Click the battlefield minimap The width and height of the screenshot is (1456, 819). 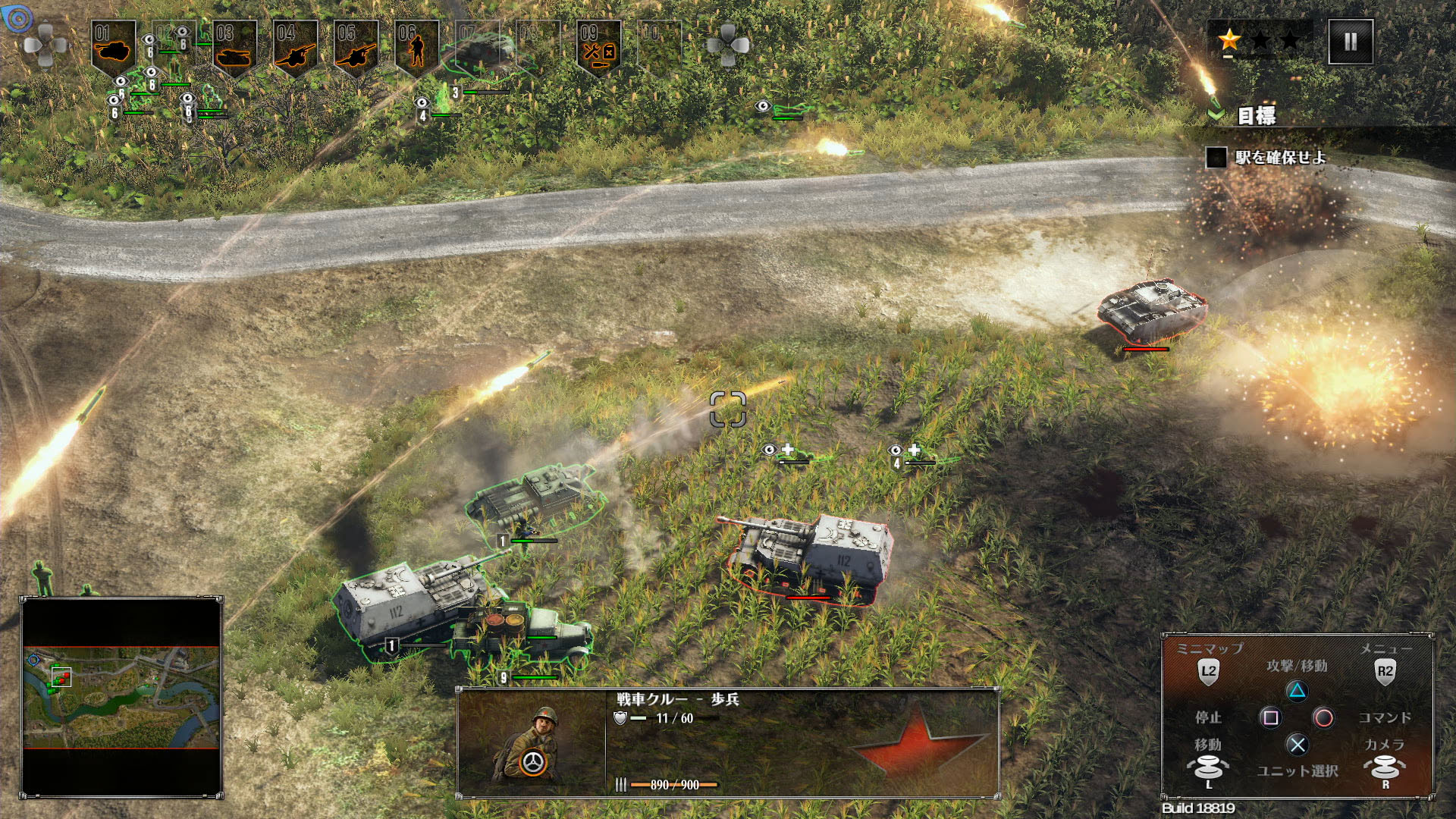click(121, 698)
